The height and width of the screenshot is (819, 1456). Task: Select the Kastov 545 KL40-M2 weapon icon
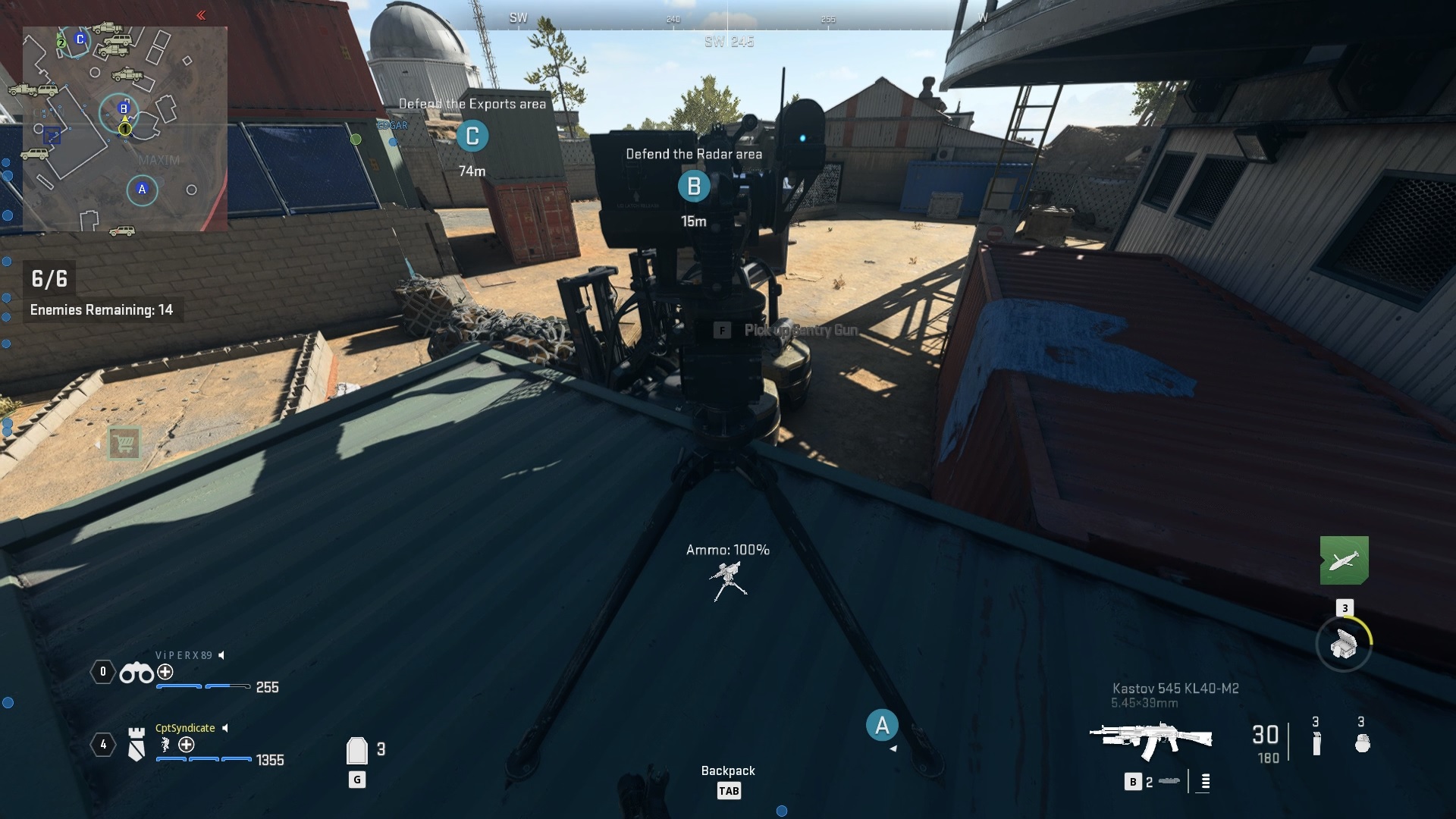click(x=1153, y=739)
